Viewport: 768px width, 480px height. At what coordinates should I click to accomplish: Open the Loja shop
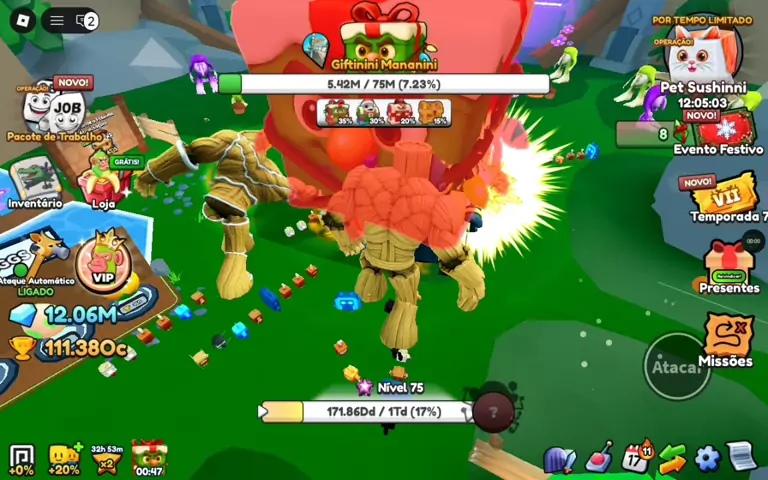click(104, 178)
